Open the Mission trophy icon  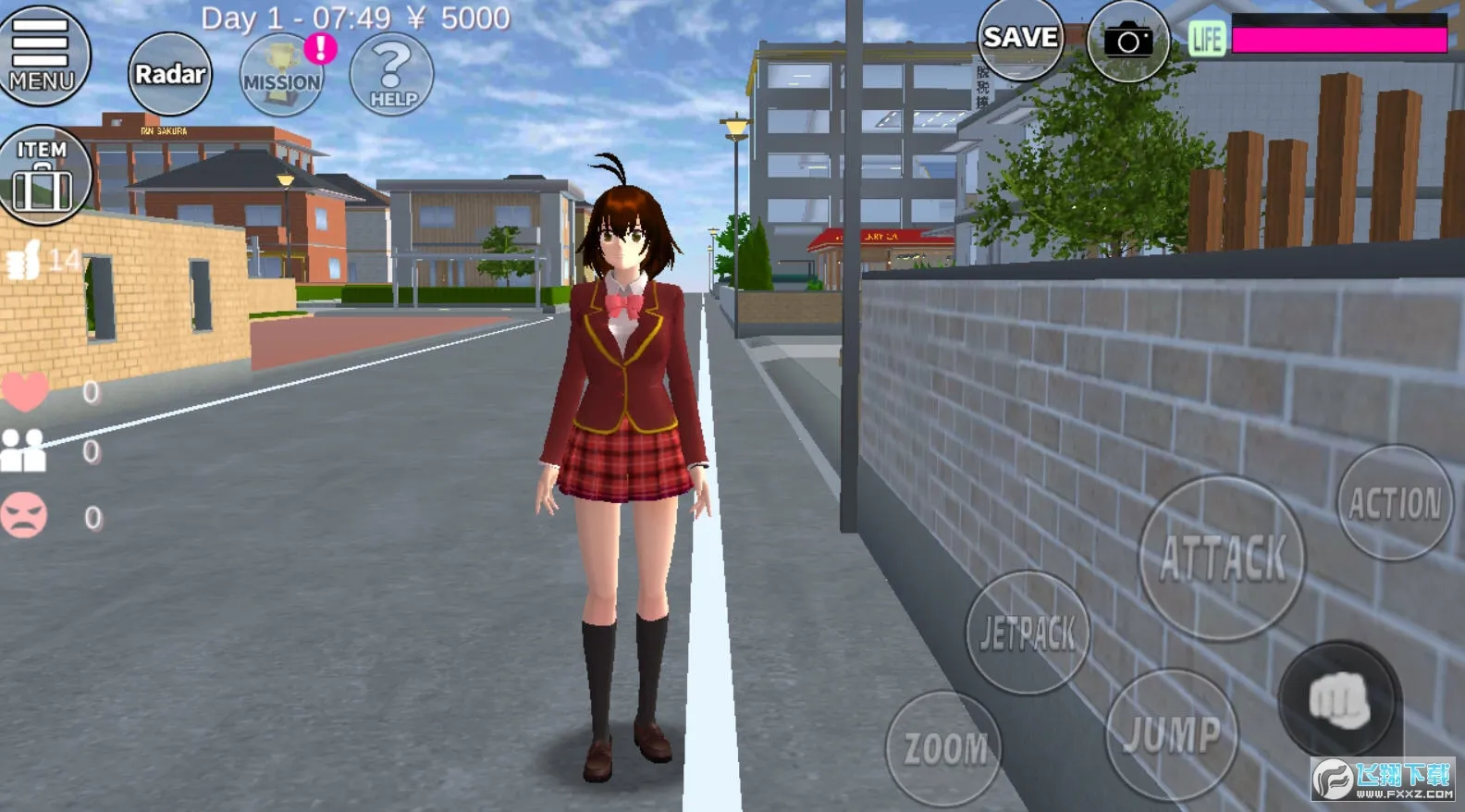[282, 76]
